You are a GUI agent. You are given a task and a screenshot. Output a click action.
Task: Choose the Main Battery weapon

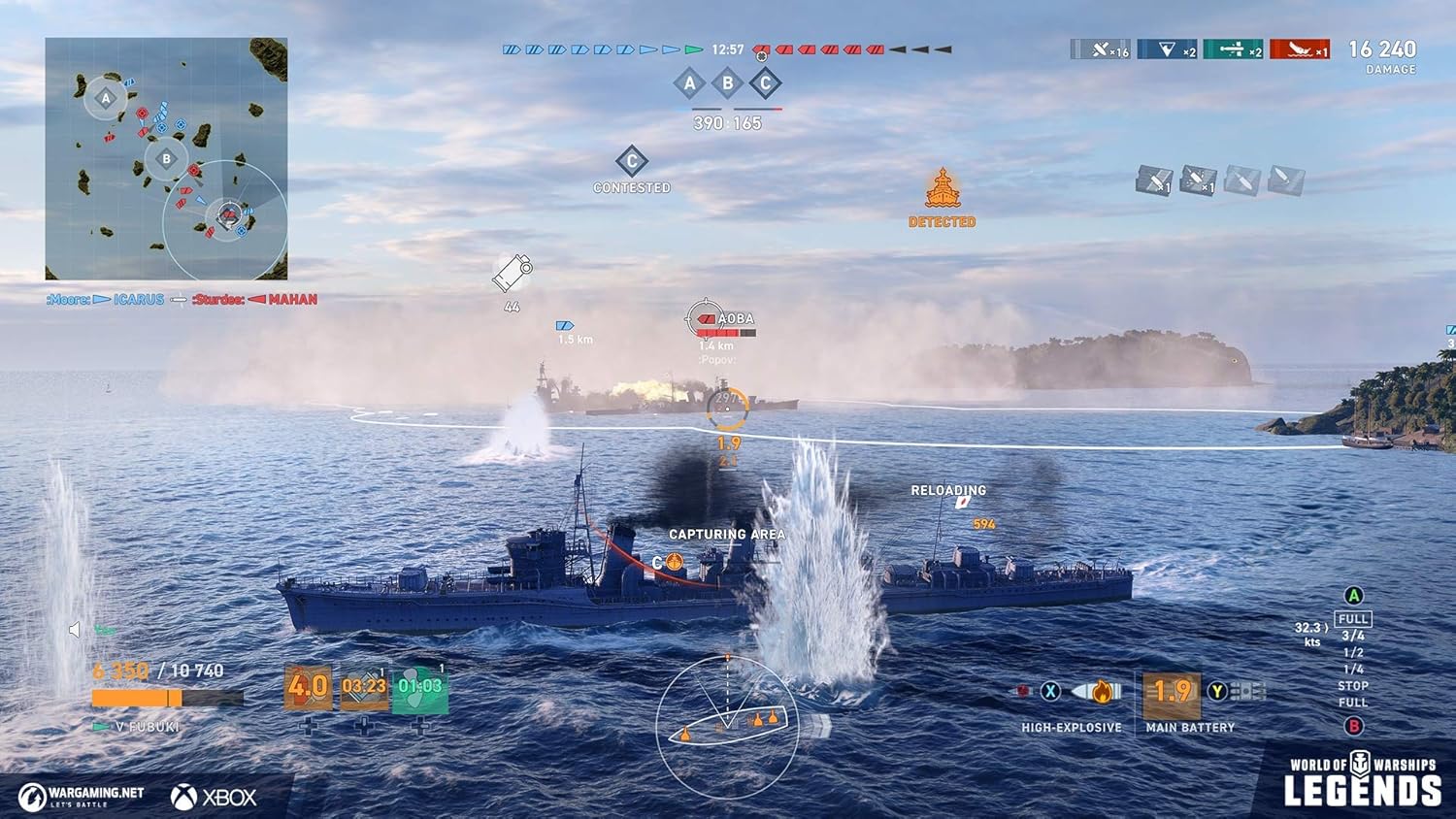tap(1172, 692)
